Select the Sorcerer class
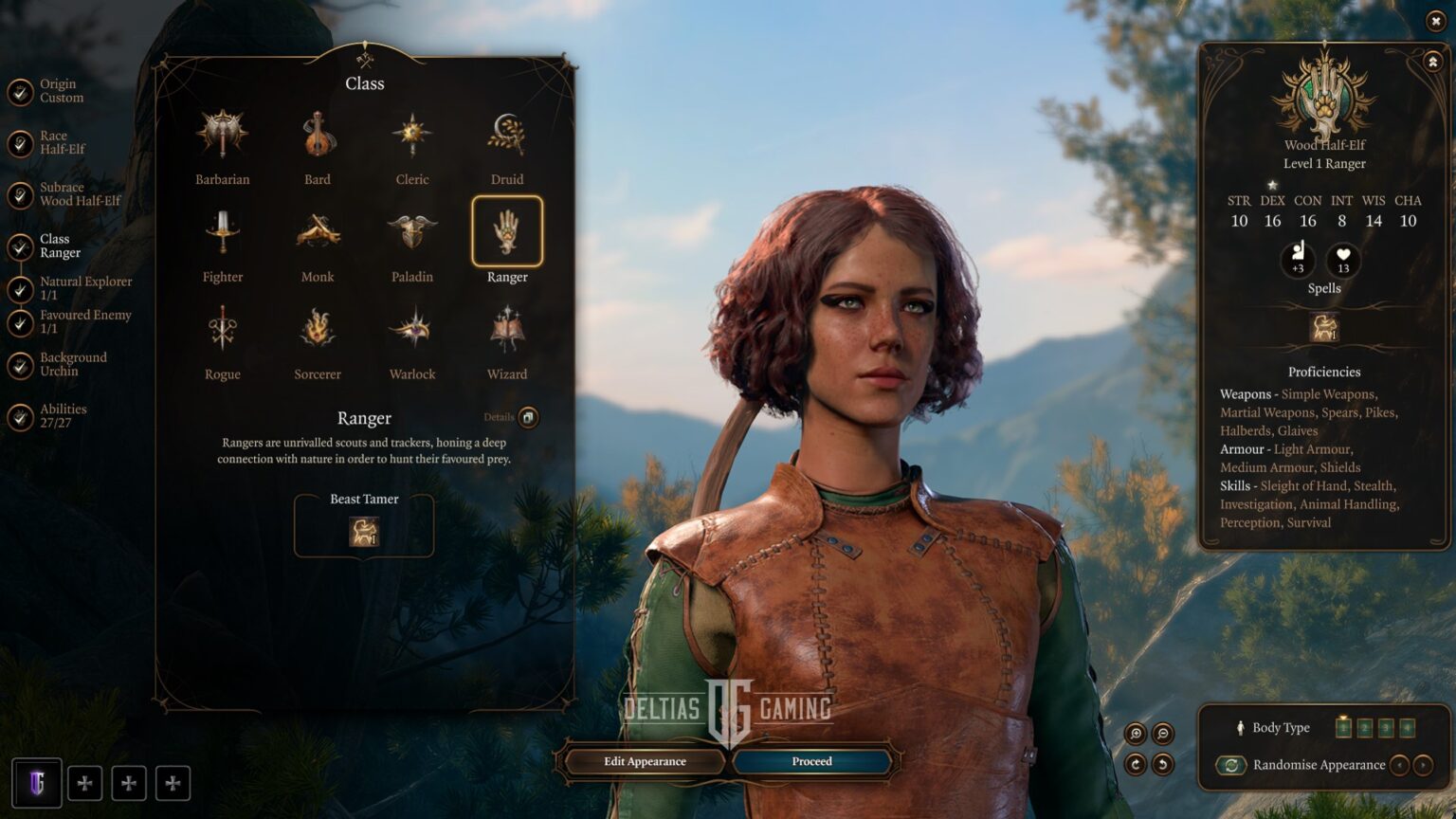The height and width of the screenshot is (819, 1456). pos(318,330)
